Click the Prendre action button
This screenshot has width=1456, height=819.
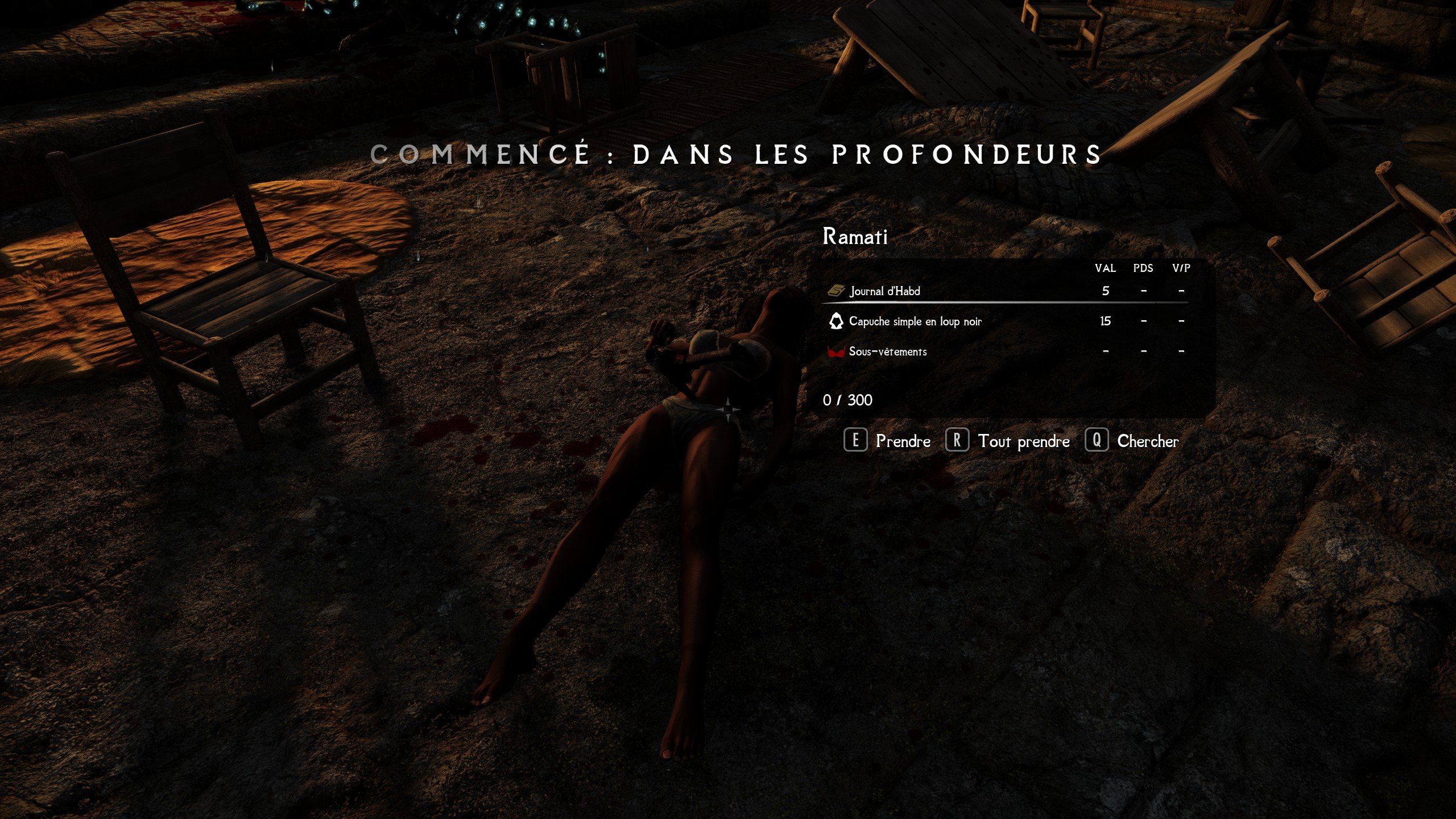(x=887, y=441)
